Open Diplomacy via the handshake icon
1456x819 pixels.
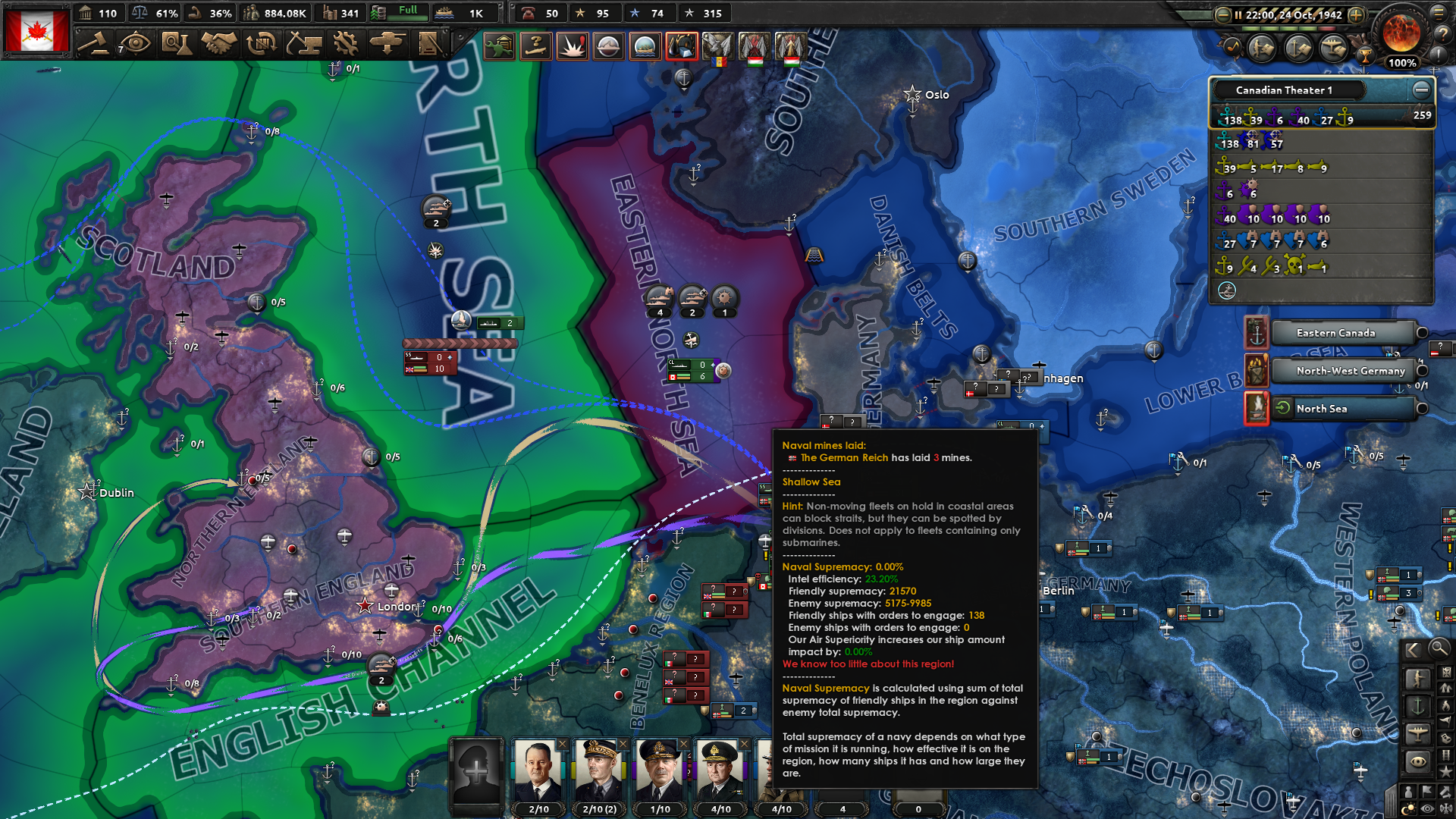(x=218, y=43)
